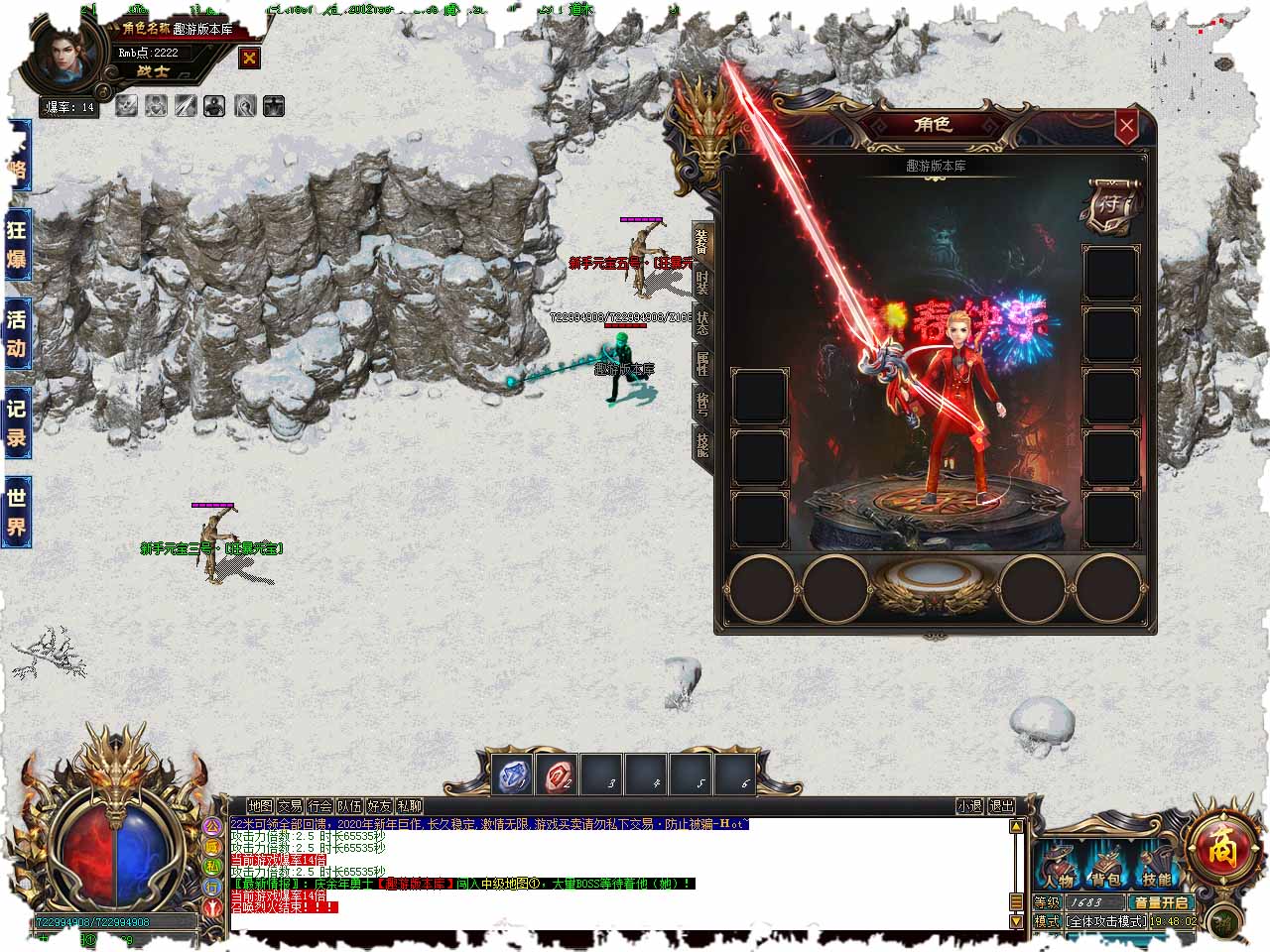Viewport: 1270px width, 952px height.
Task: Click the 退出 exit button
Action: click(x=1001, y=806)
